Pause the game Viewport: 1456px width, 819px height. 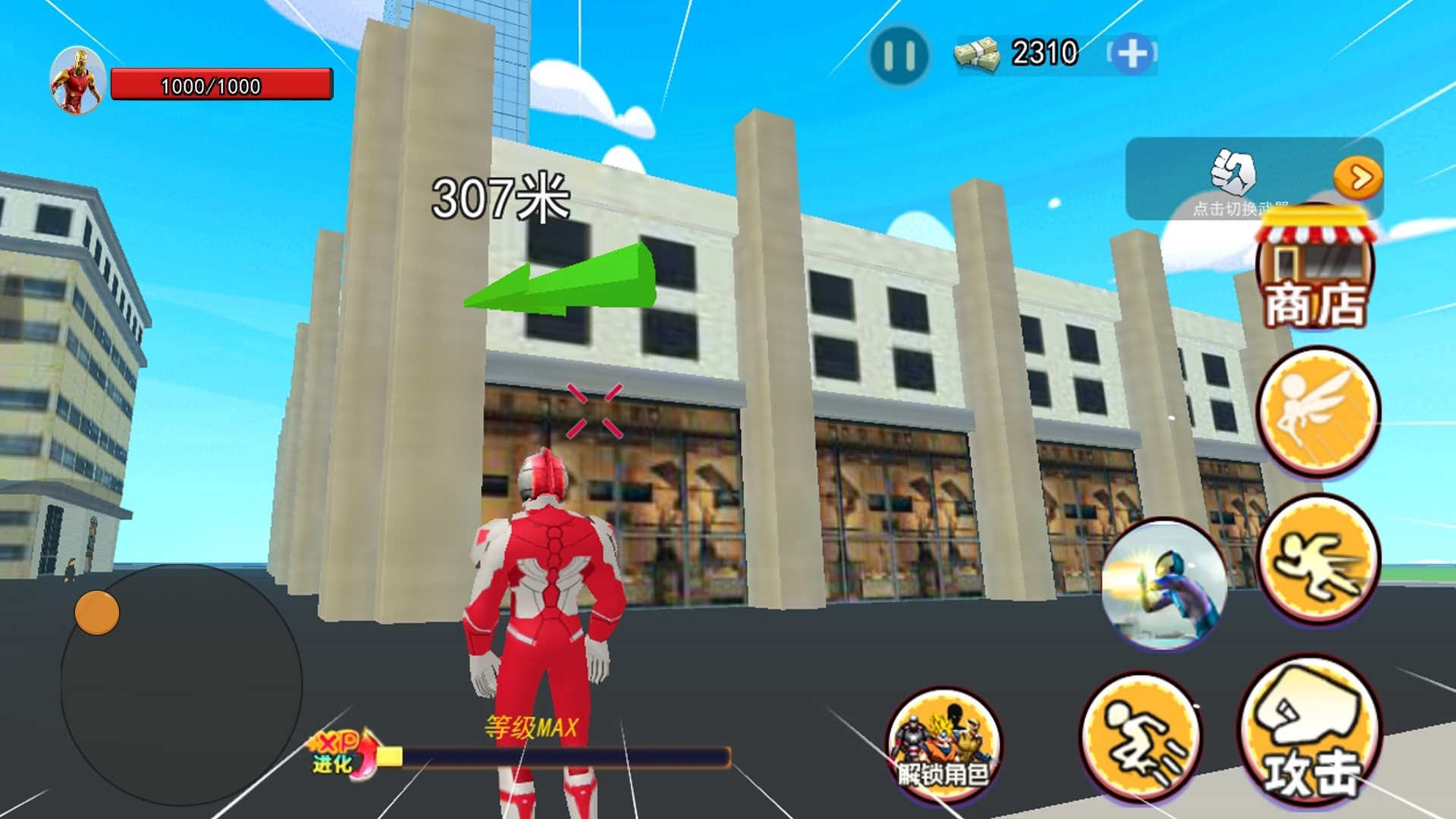tap(899, 55)
